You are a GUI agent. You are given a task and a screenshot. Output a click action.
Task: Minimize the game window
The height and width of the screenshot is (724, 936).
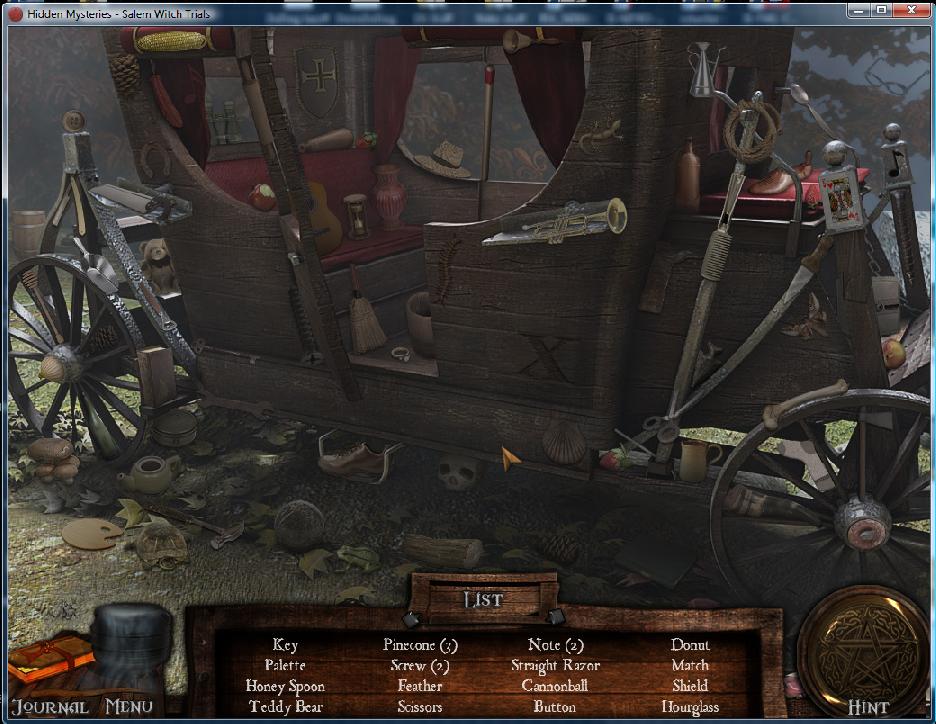click(x=859, y=10)
